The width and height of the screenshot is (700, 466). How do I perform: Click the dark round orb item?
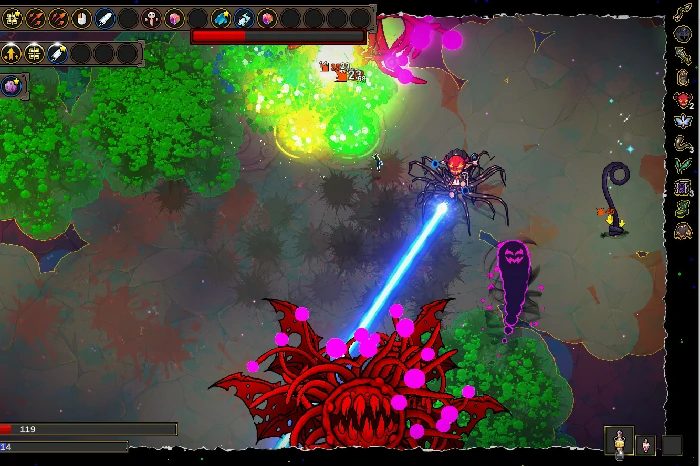click(683, 33)
